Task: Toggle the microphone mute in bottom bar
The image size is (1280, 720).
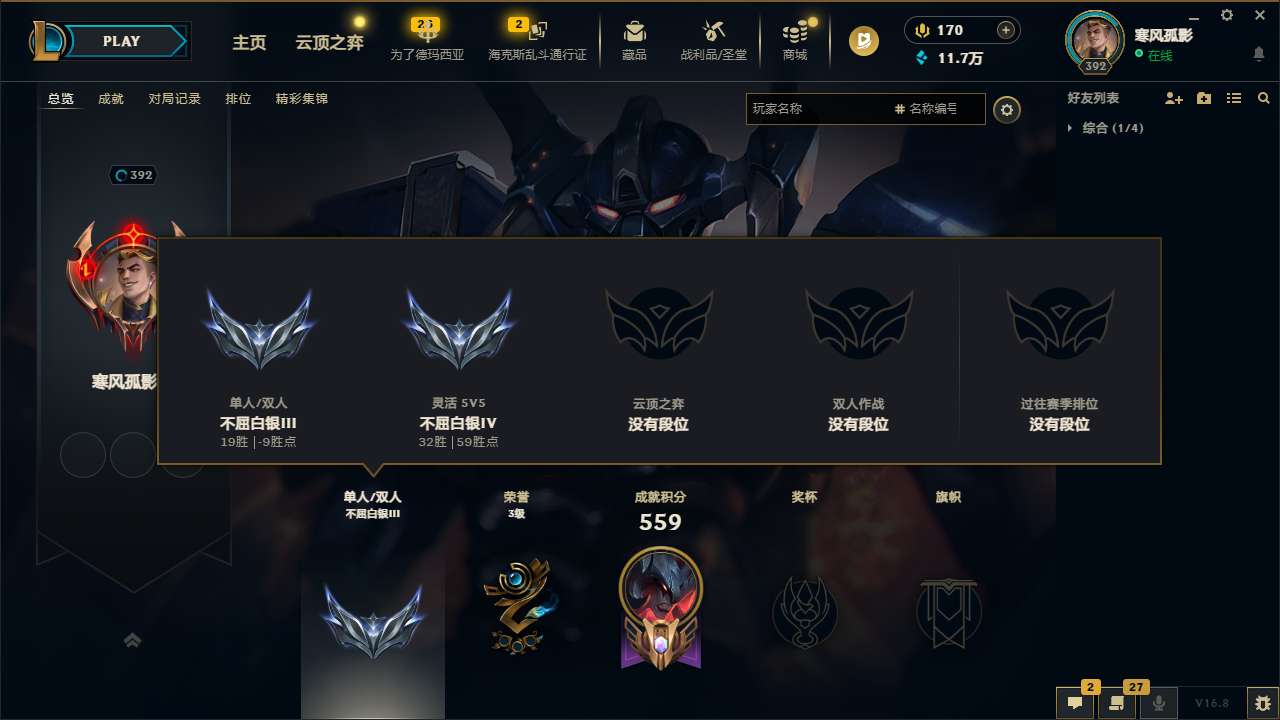Action: pos(1158,704)
